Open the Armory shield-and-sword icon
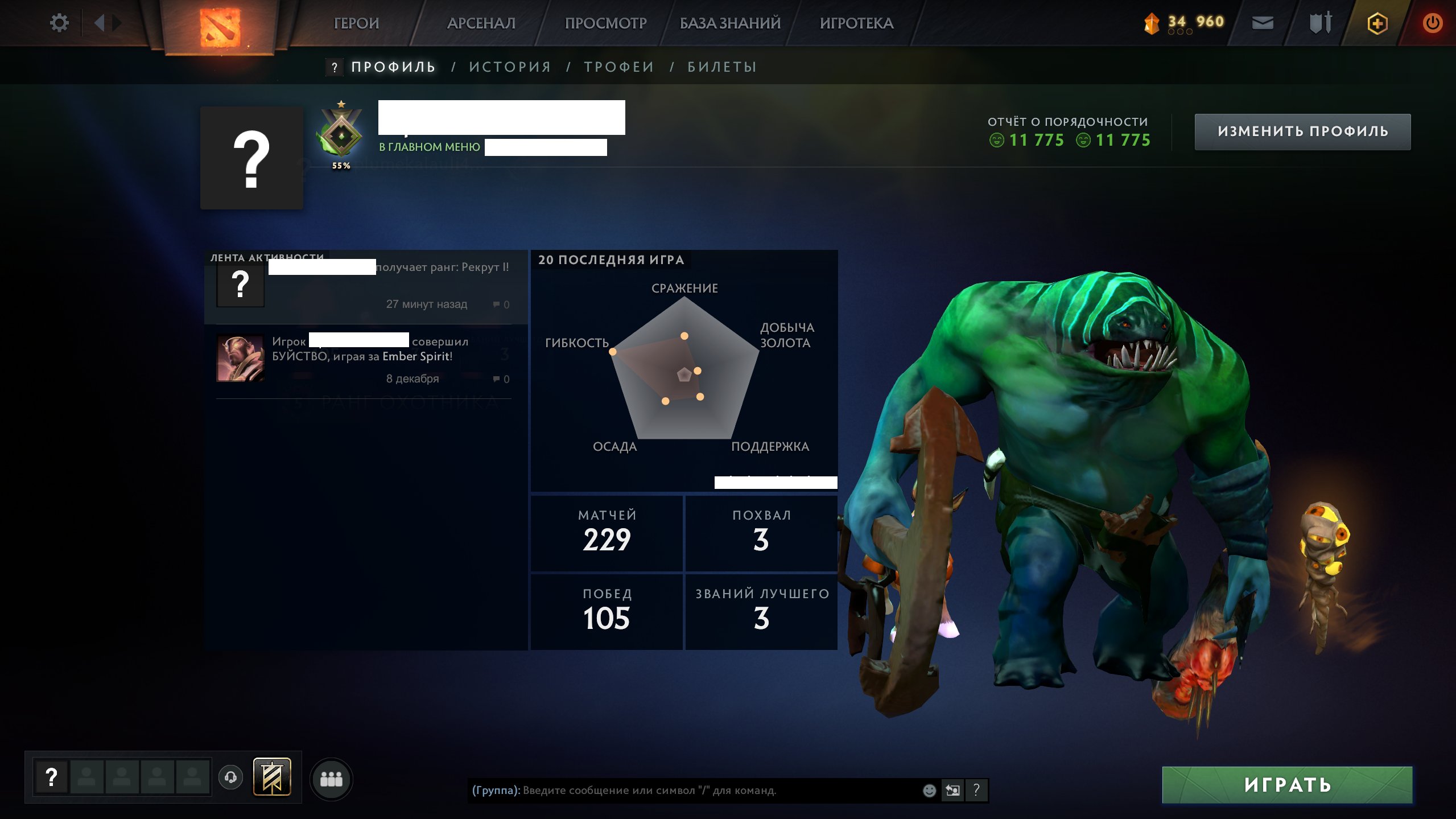Screen dimensions: 1456x819 (1319, 23)
